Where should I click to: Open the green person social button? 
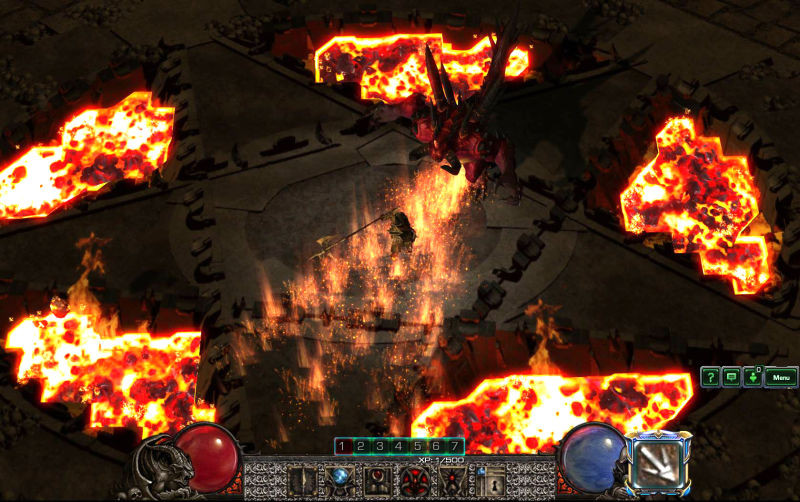pyautogui.click(x=751, y=377)
